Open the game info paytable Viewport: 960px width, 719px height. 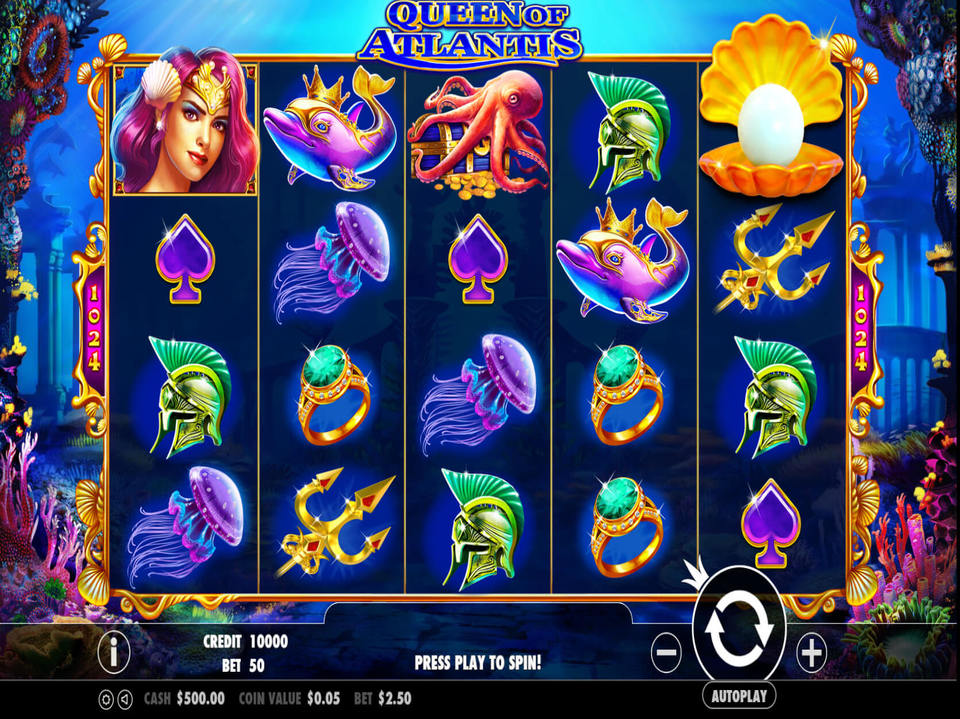click(x=114, y=653)
